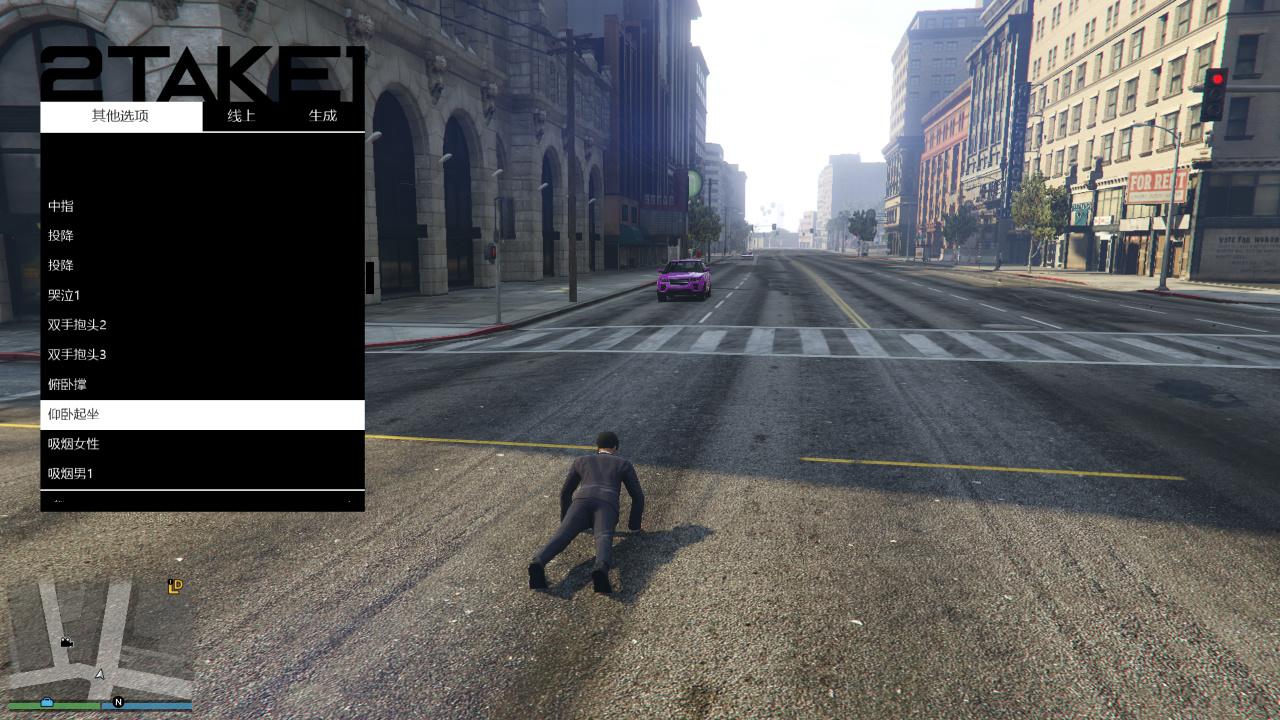Switch to the 其他选项 tab
1280x720 pixels.
[120, 116]
